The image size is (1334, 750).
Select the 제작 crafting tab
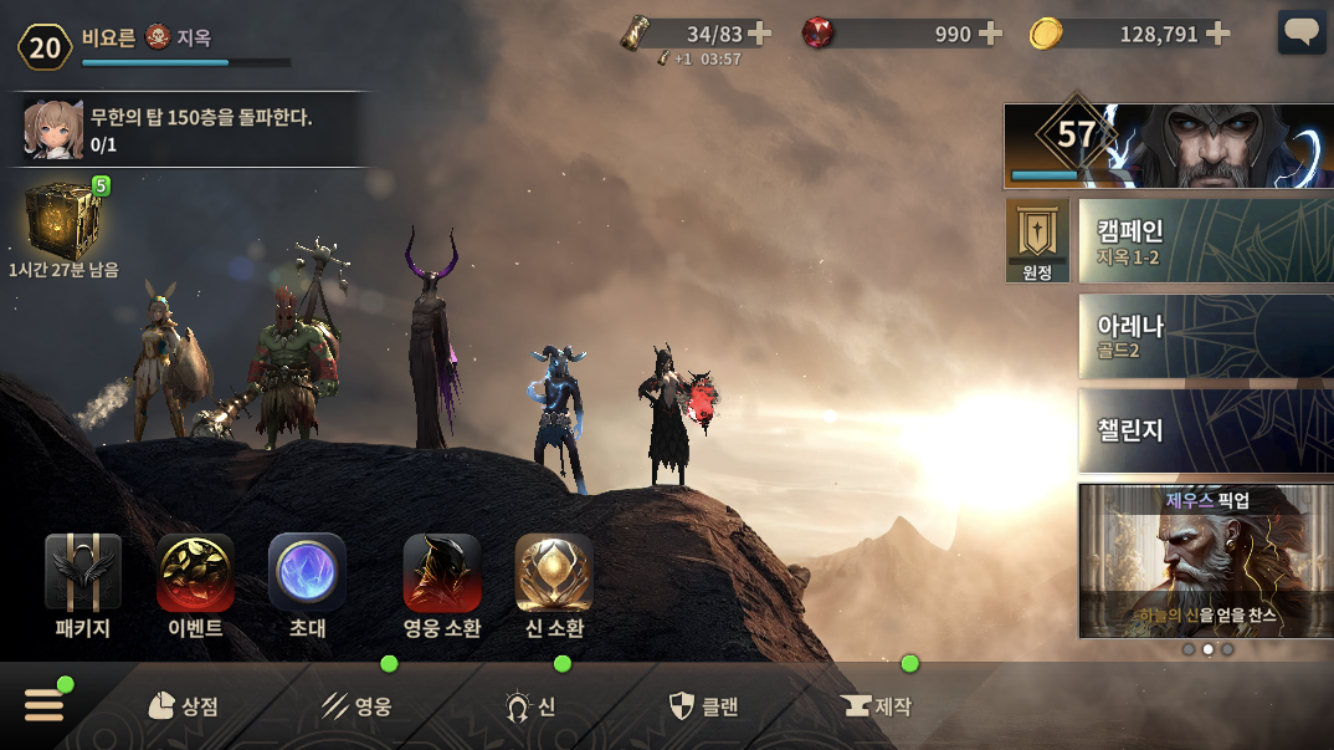(x=878, y=707)
